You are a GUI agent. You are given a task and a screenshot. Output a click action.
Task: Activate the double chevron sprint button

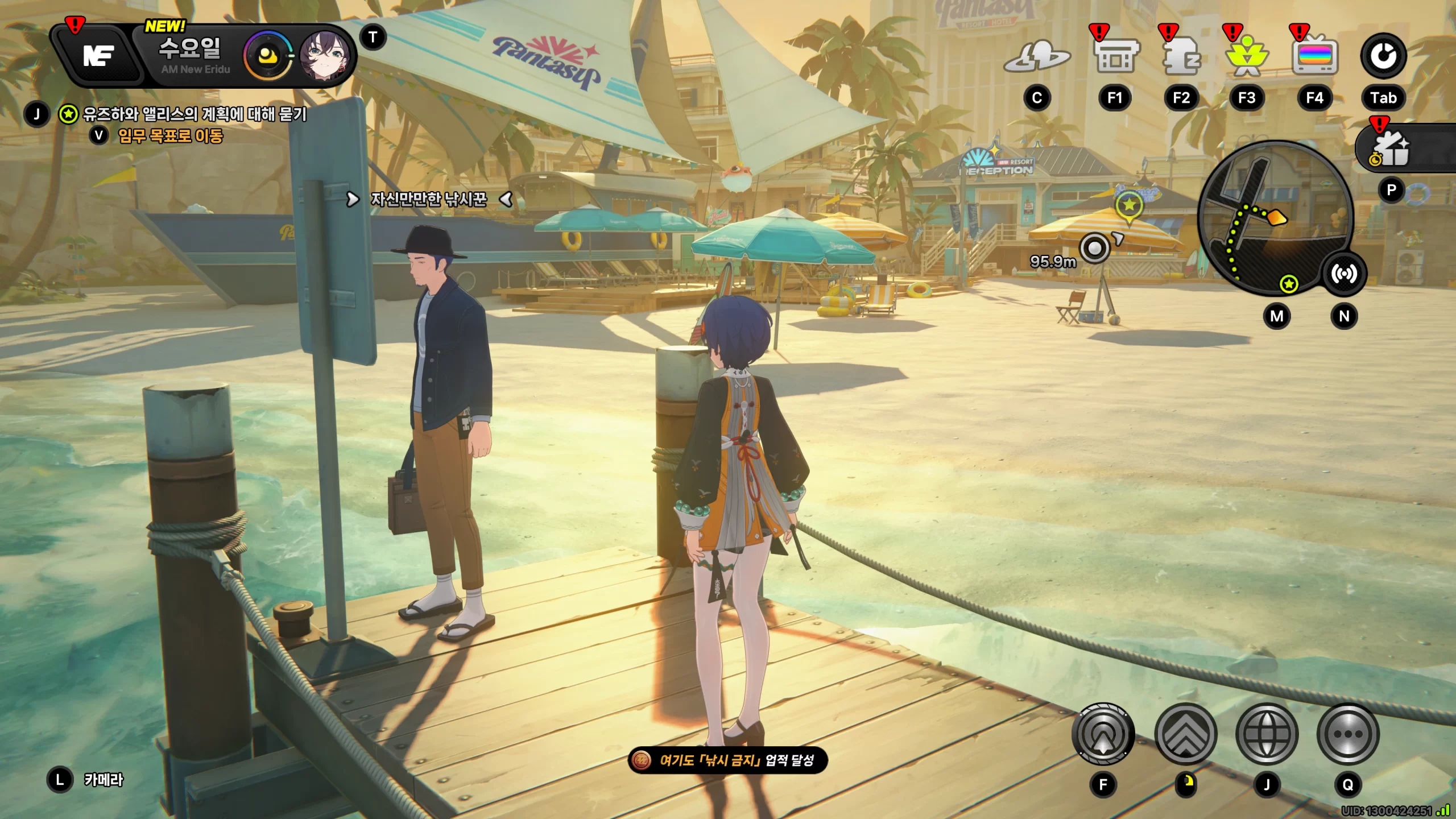(x=1186, y=734)
